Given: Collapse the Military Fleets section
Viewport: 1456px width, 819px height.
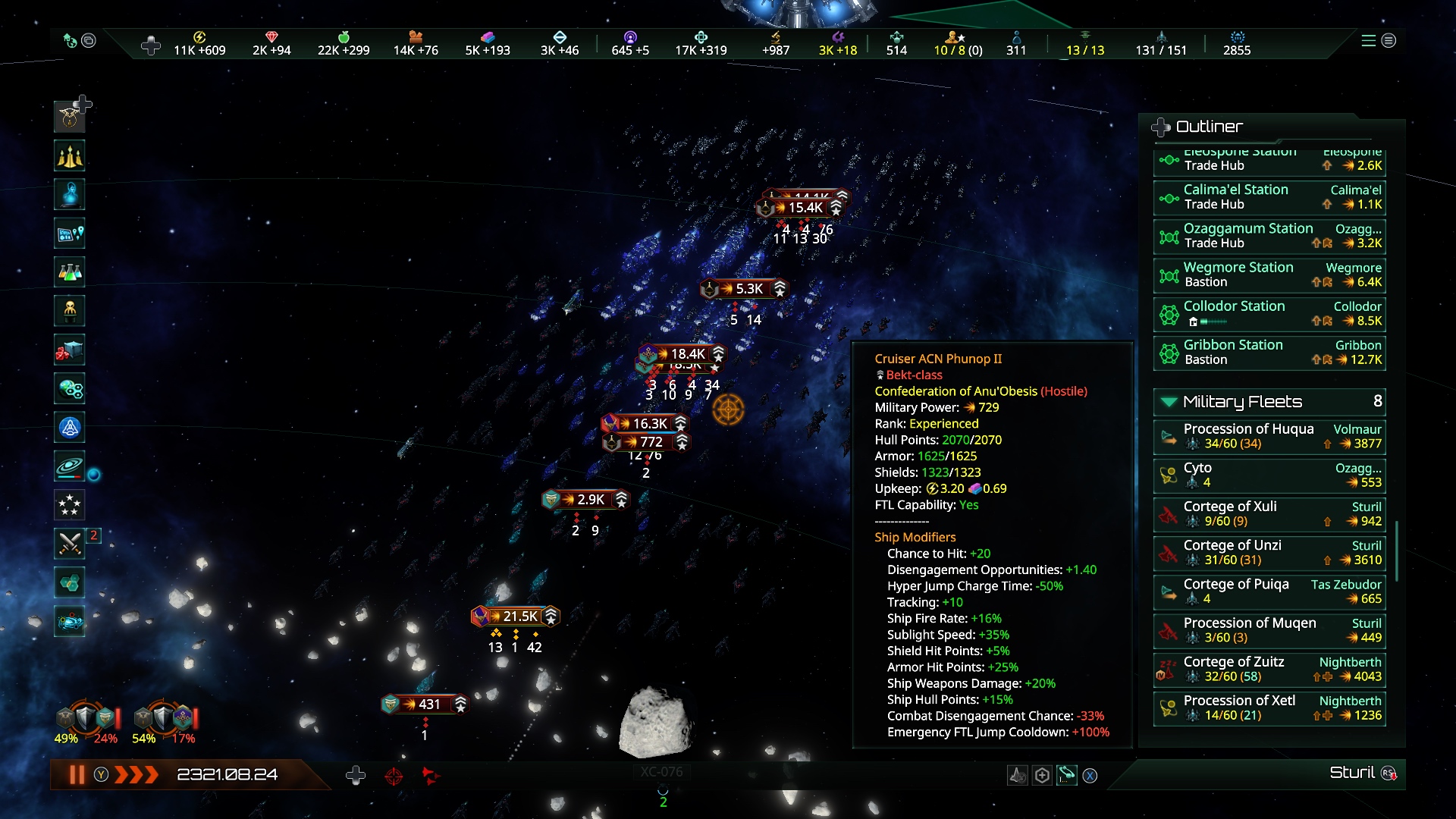Looking at the screenshot, I should 1169,402.
